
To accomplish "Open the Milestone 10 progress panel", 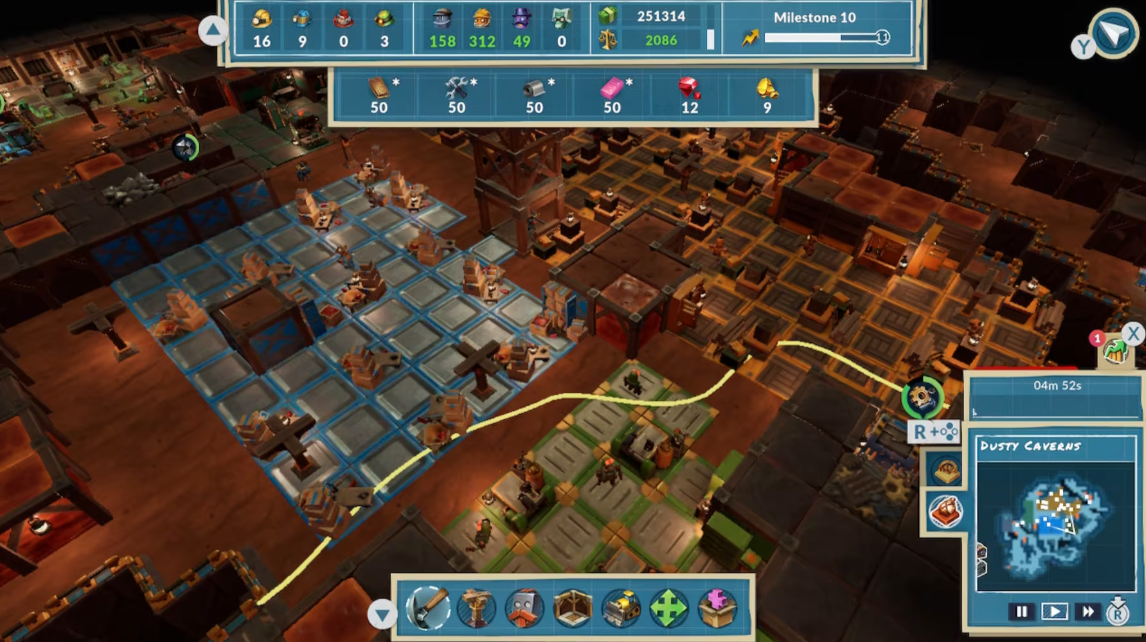I will [816, 28].
